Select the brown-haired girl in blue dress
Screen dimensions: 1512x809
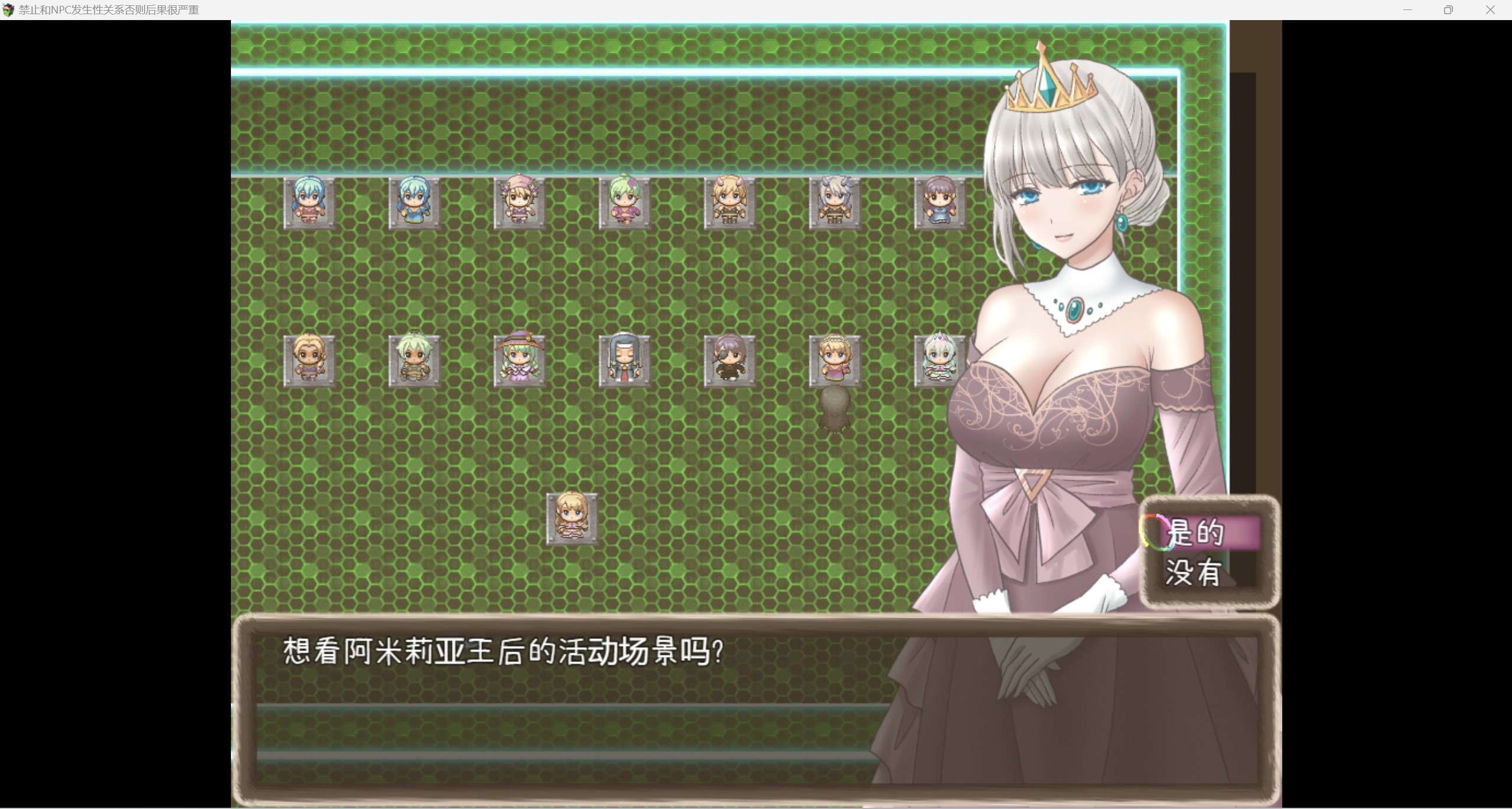pyautogui.click(x=939, y=204)
